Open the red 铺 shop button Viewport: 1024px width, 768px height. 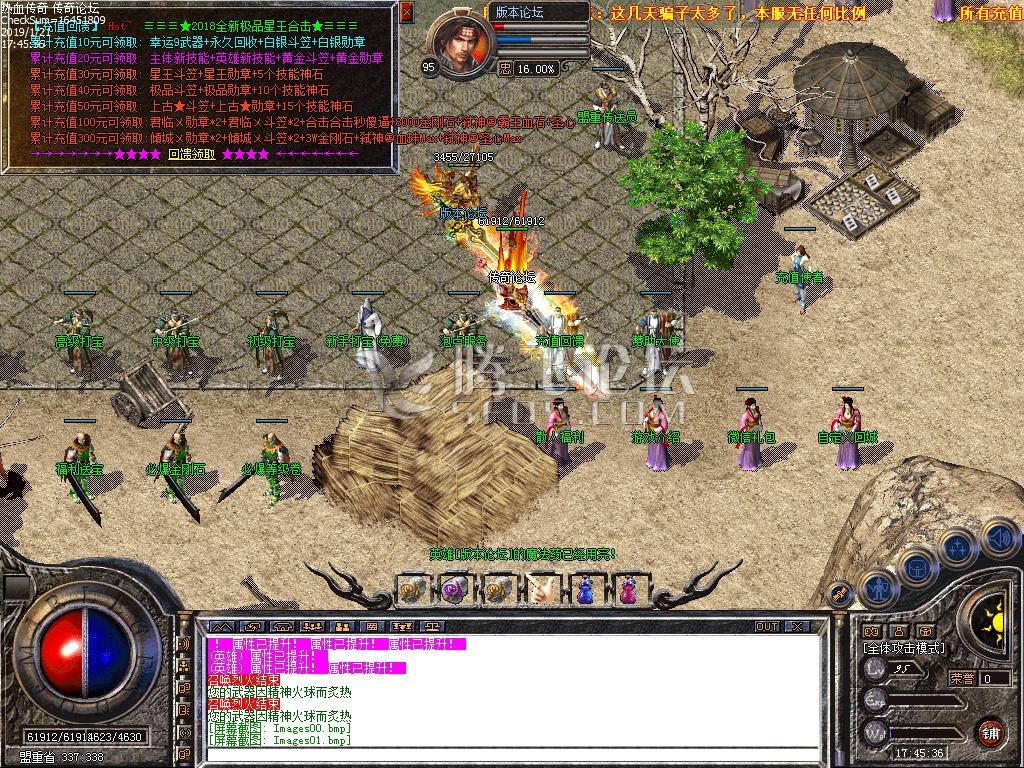point(990,731)
